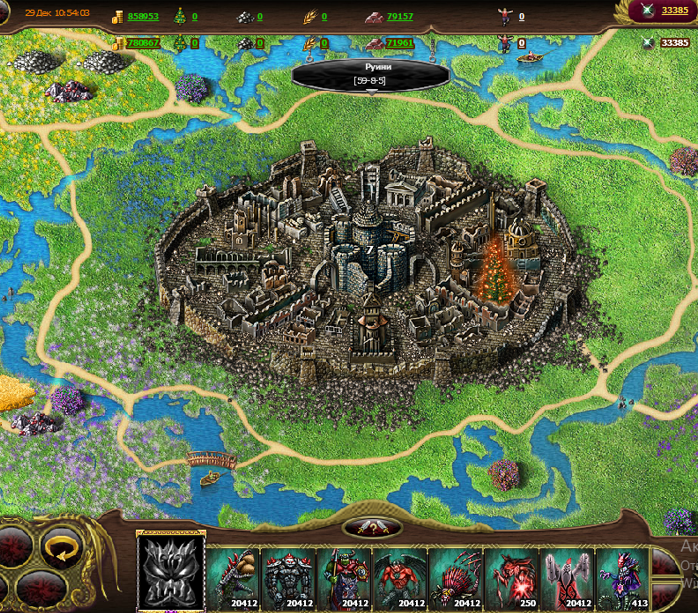This screenshot has height=613, width=698.
Task: Open the 79157 ore resource link
Action: pyautogui.click(x=400, y=17)
